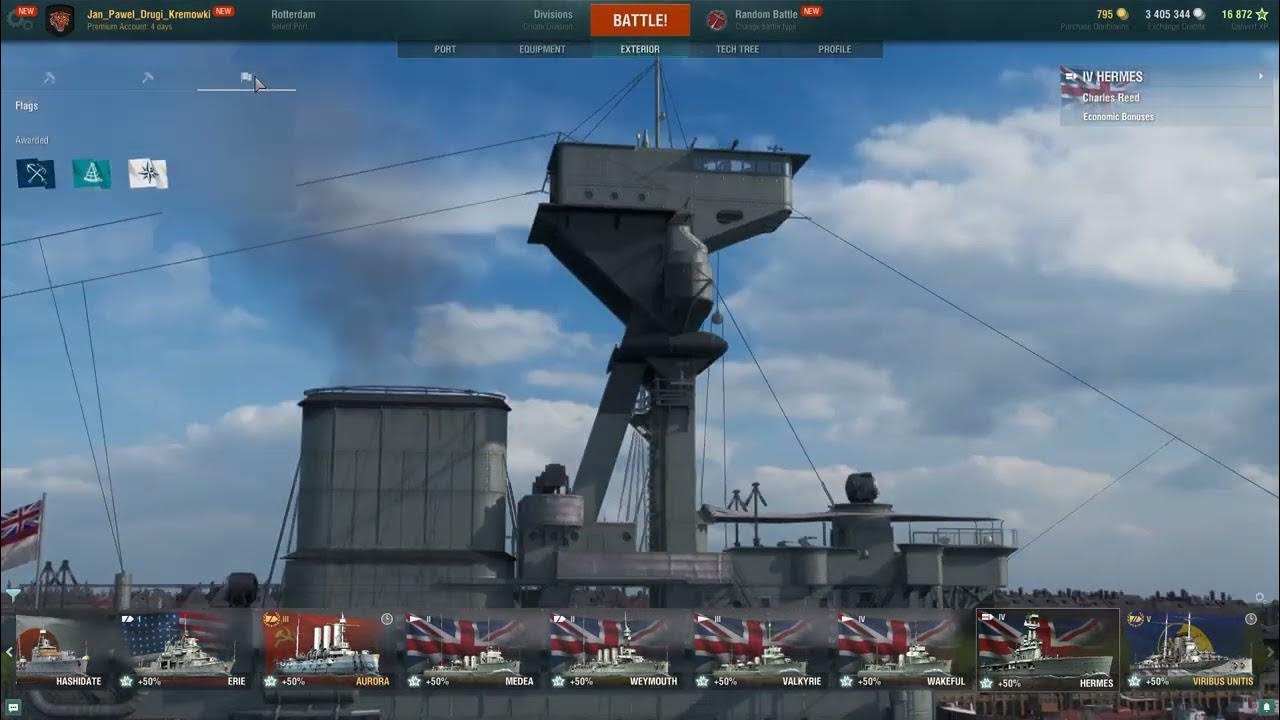Select the second hammer customization icon
1280x720 pixels.
(147, 77)
